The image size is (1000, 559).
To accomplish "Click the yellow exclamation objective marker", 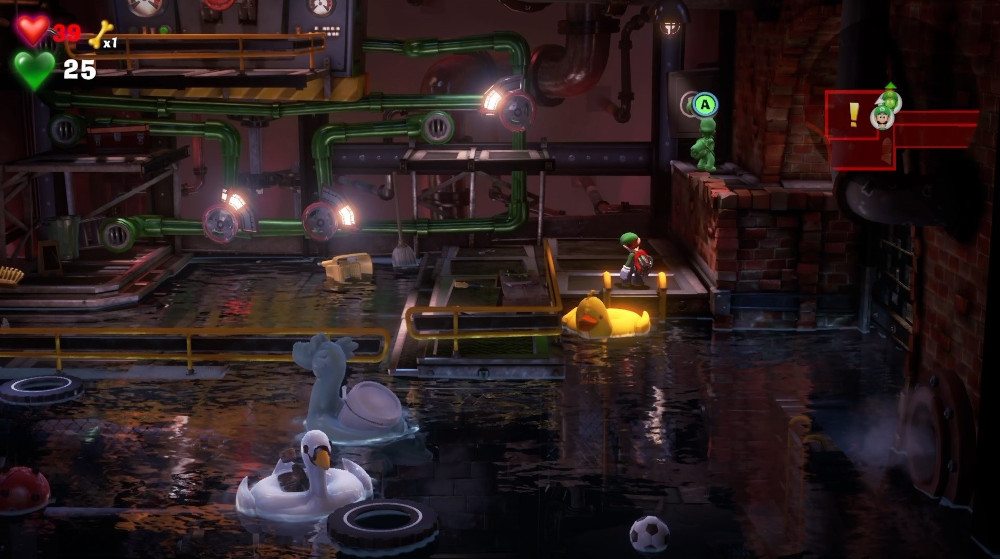I will coord(853,114).
